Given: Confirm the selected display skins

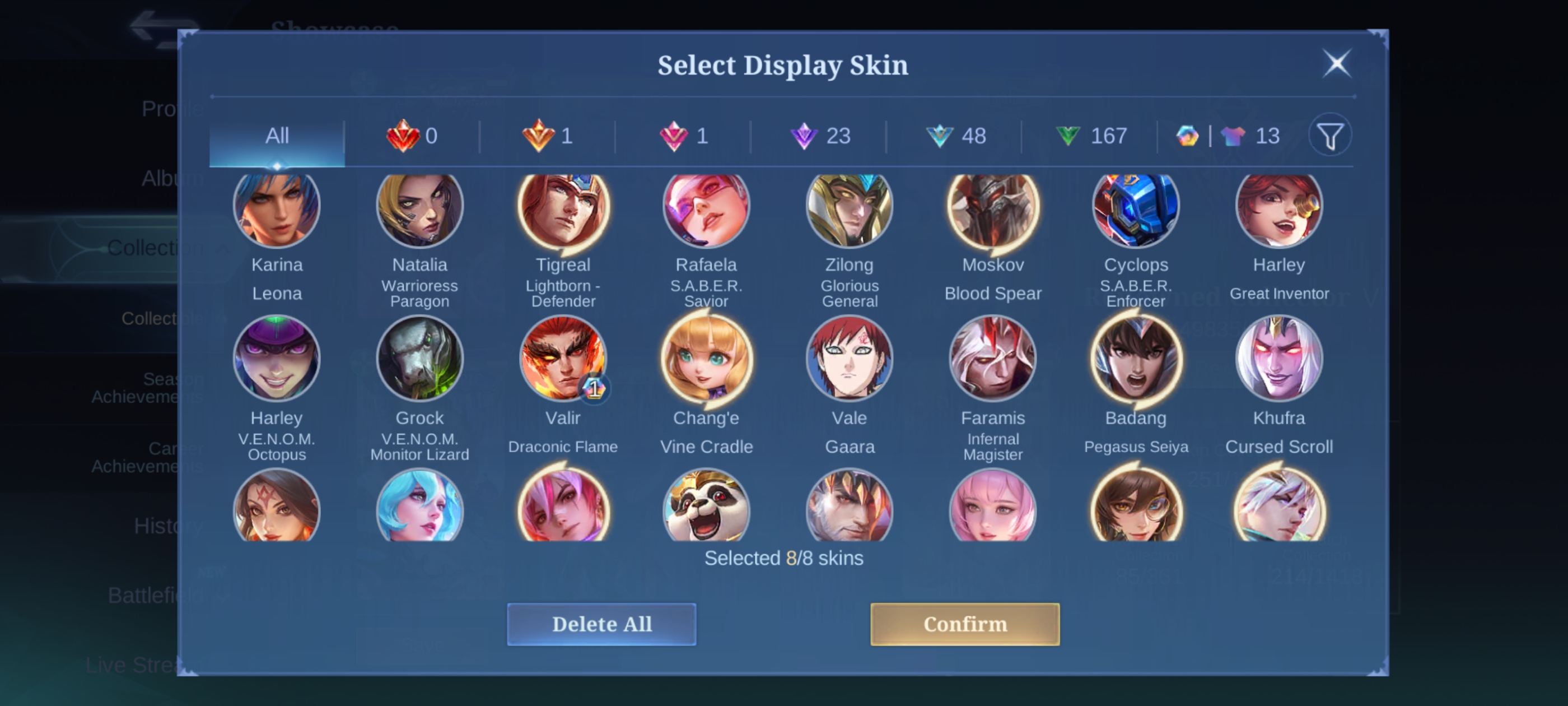Looking at the screenshot, I should tap(965, 624).
